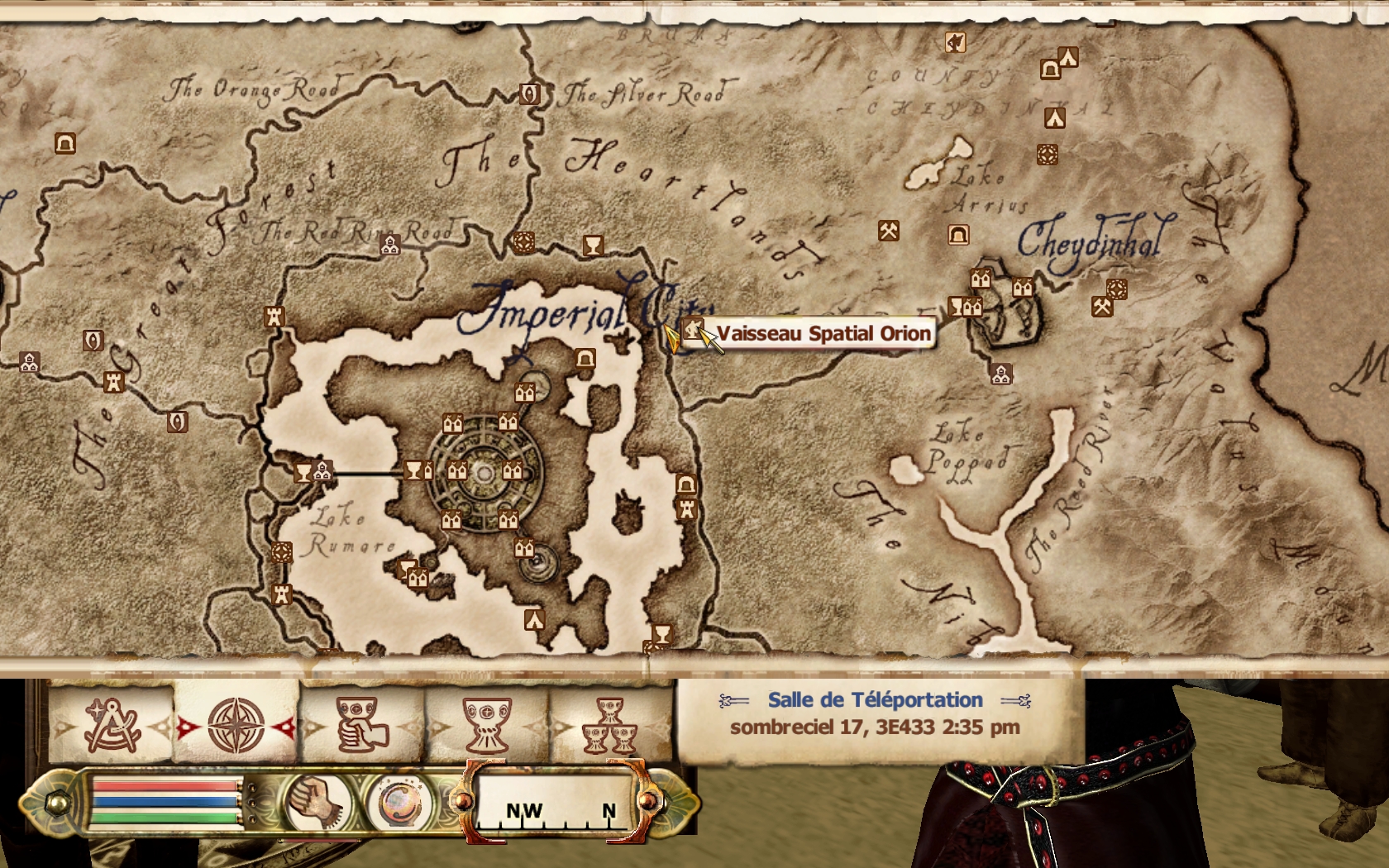The height and width of the screenshot is (868, 1389).
Task: Open the active quest tab (hand holding goblet)
Action: pos(361,725)
